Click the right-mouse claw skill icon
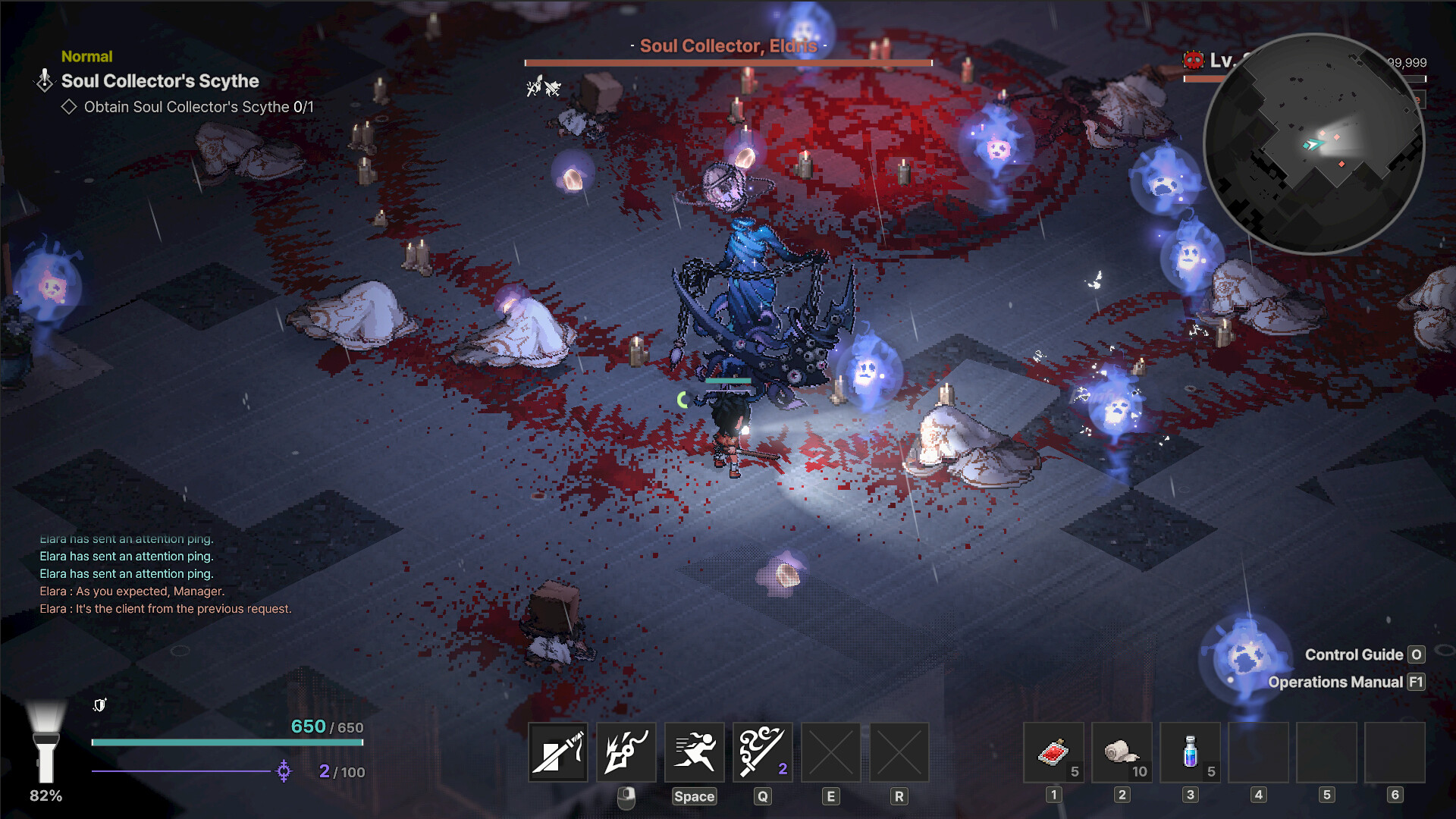The image size is (1456, 819). coord(626,752)
